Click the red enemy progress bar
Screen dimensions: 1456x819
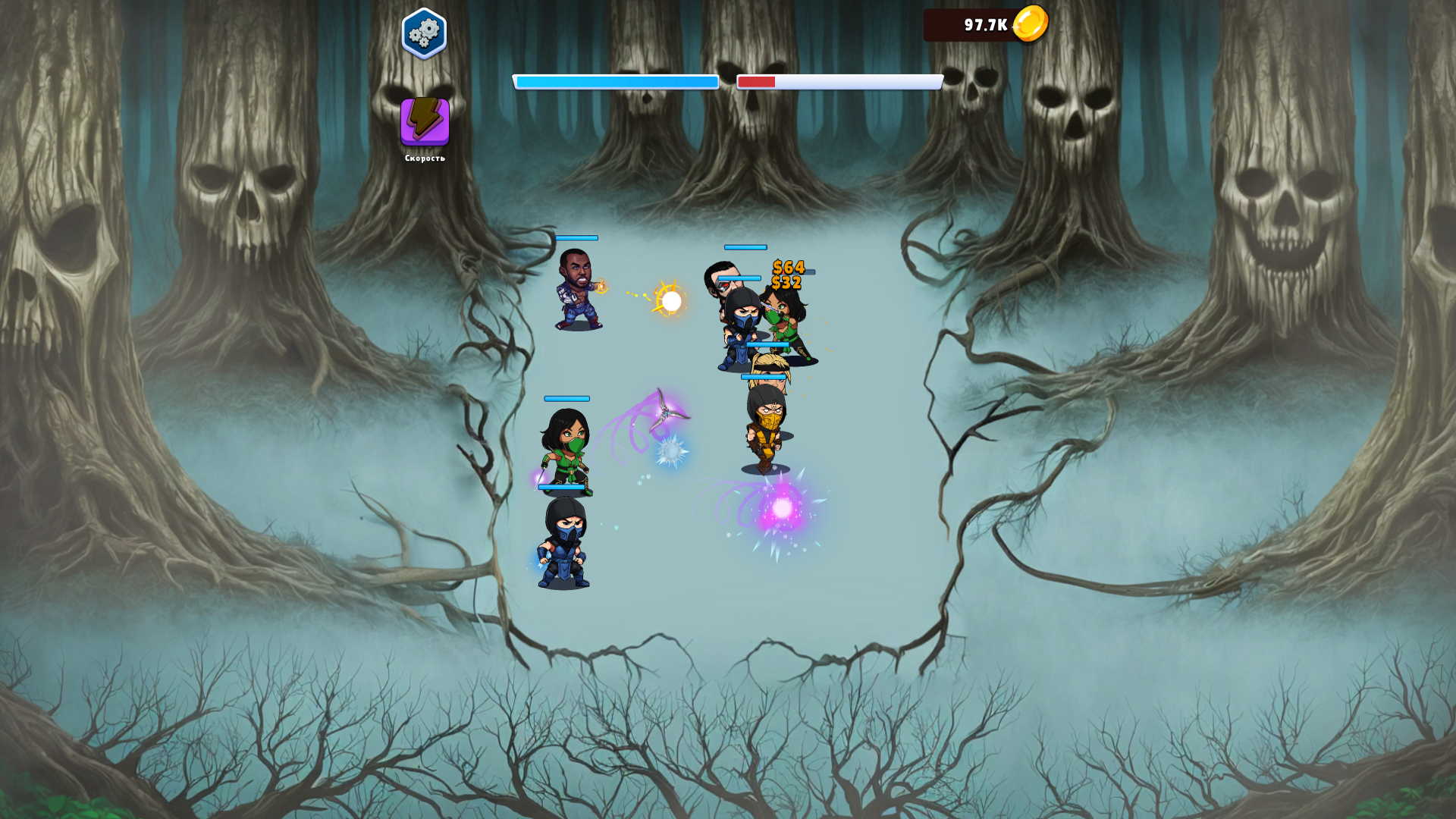[x=838, y=81]
